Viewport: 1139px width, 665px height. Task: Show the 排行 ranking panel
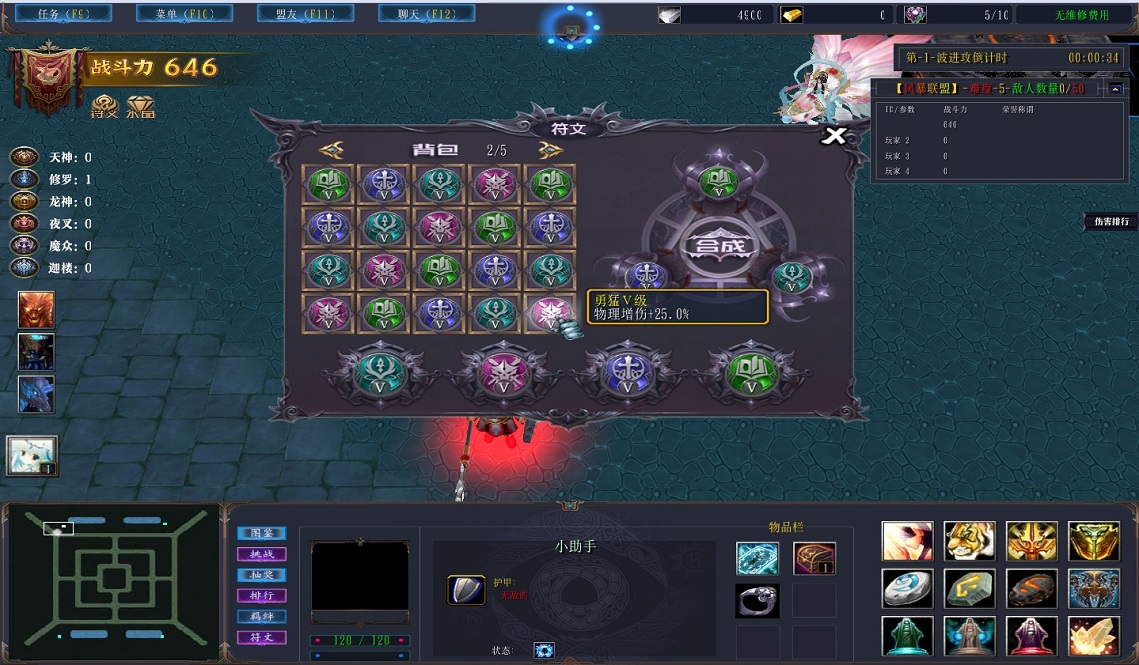tap(261, 596)
